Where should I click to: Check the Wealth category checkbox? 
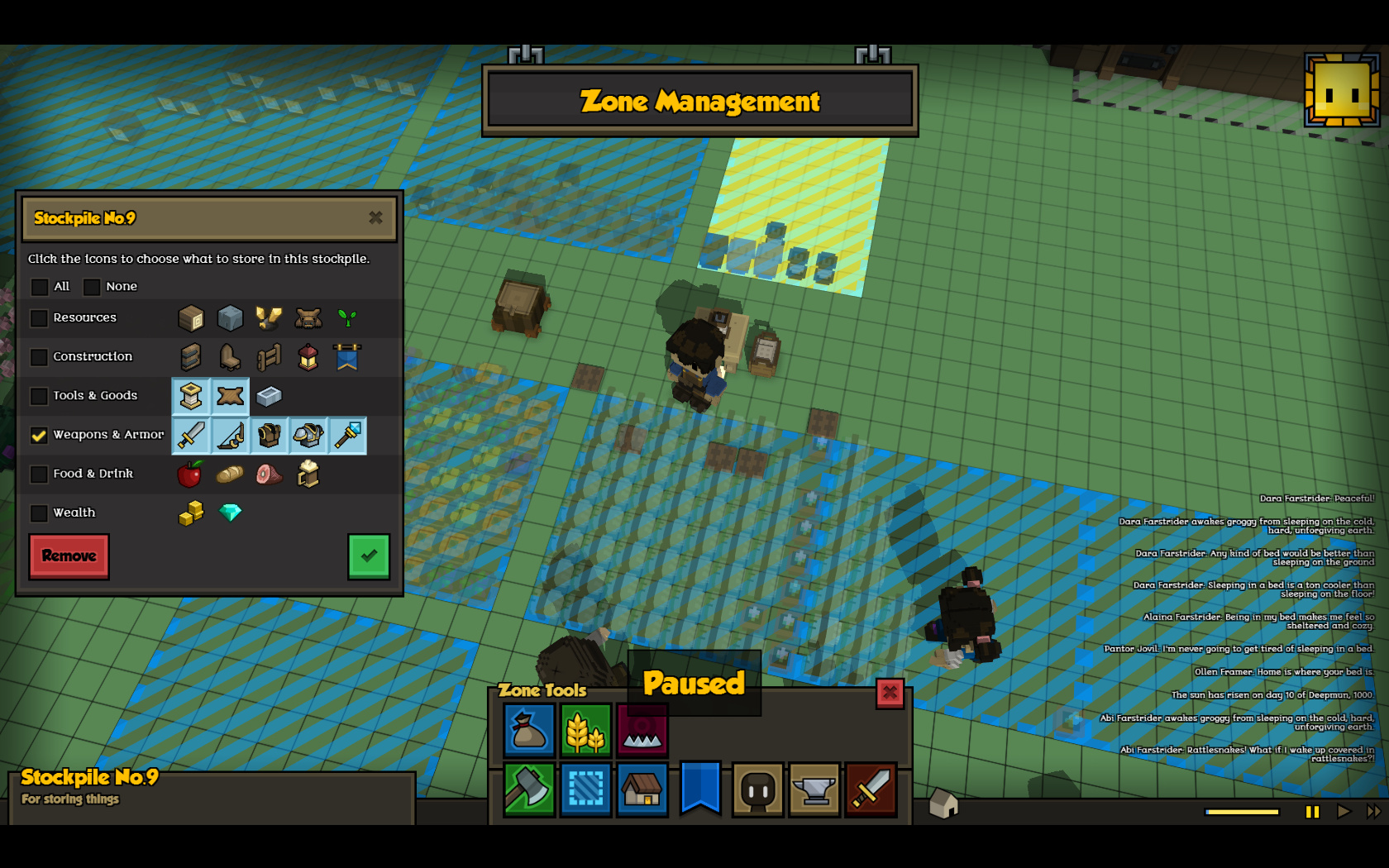click(39, 513)
